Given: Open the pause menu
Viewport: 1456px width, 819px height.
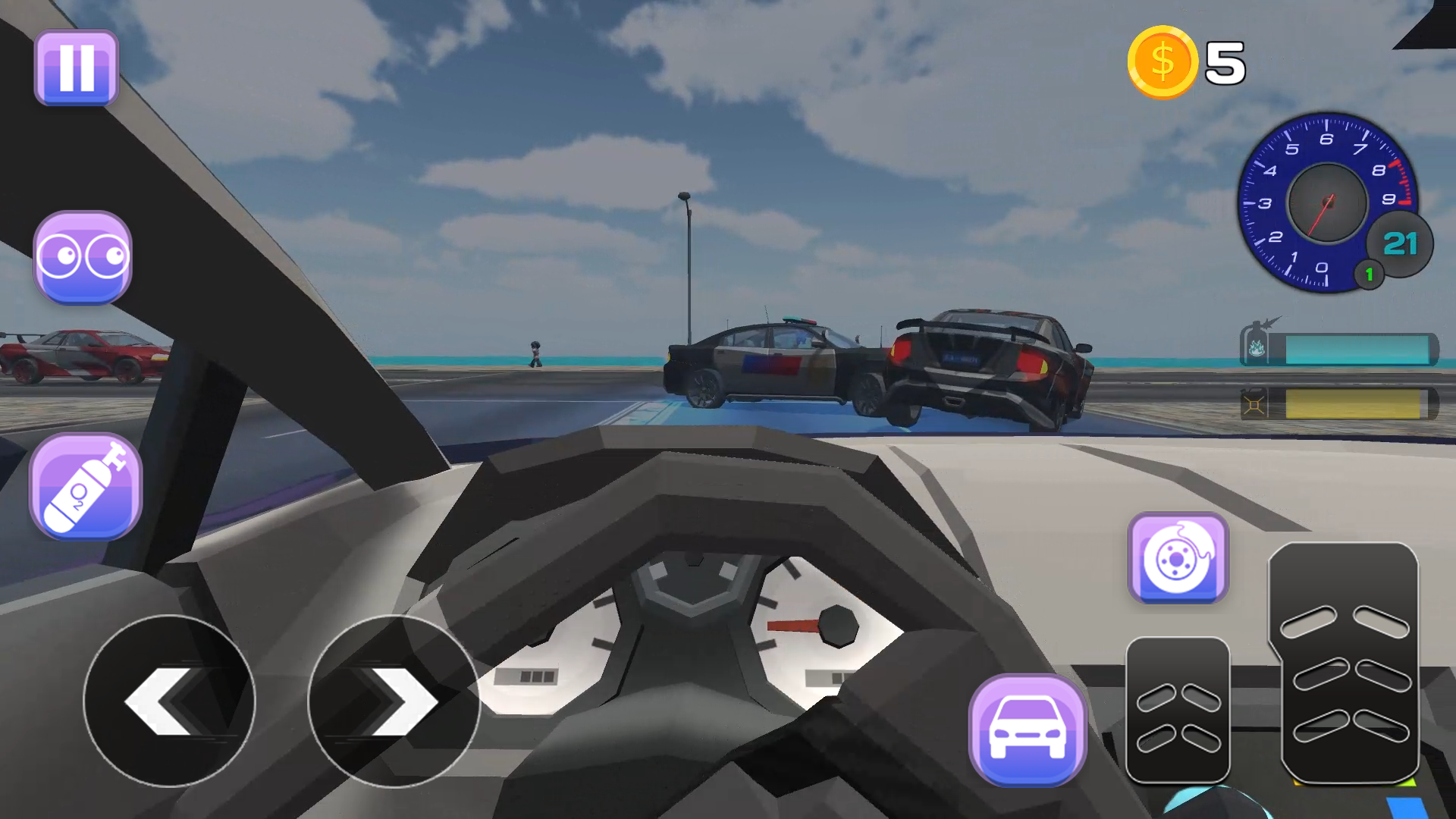Looking at the screenshot, I should 76,68.
